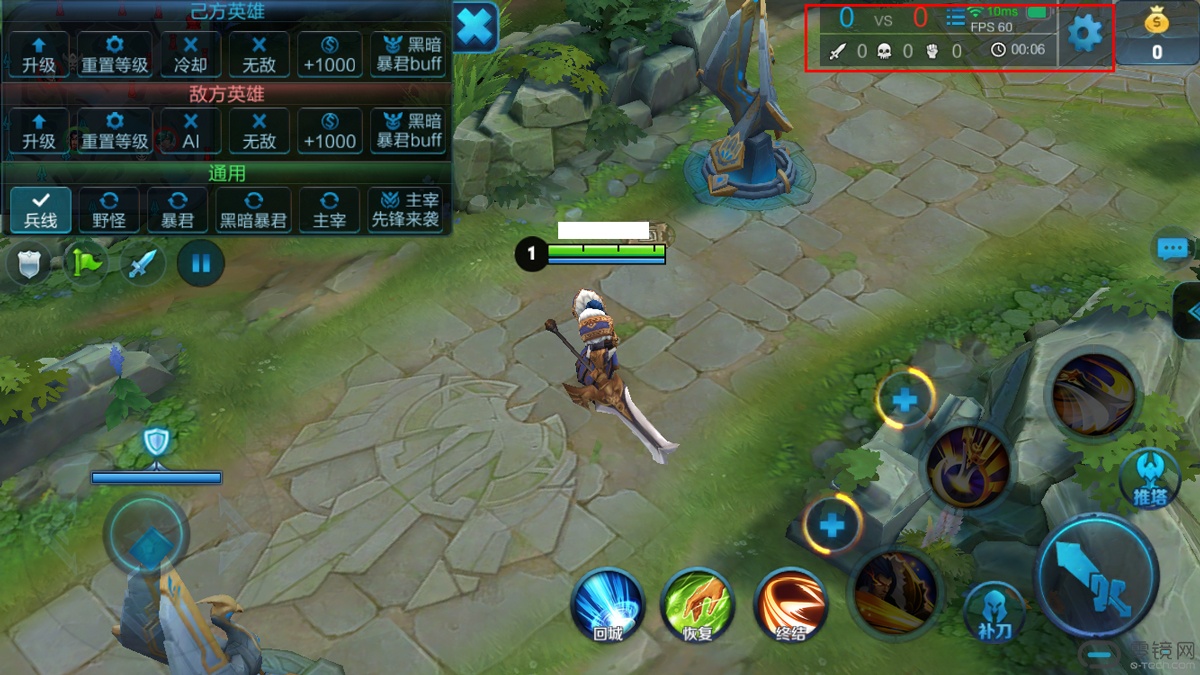Activate the 回城 recall ability

(608, 605)
